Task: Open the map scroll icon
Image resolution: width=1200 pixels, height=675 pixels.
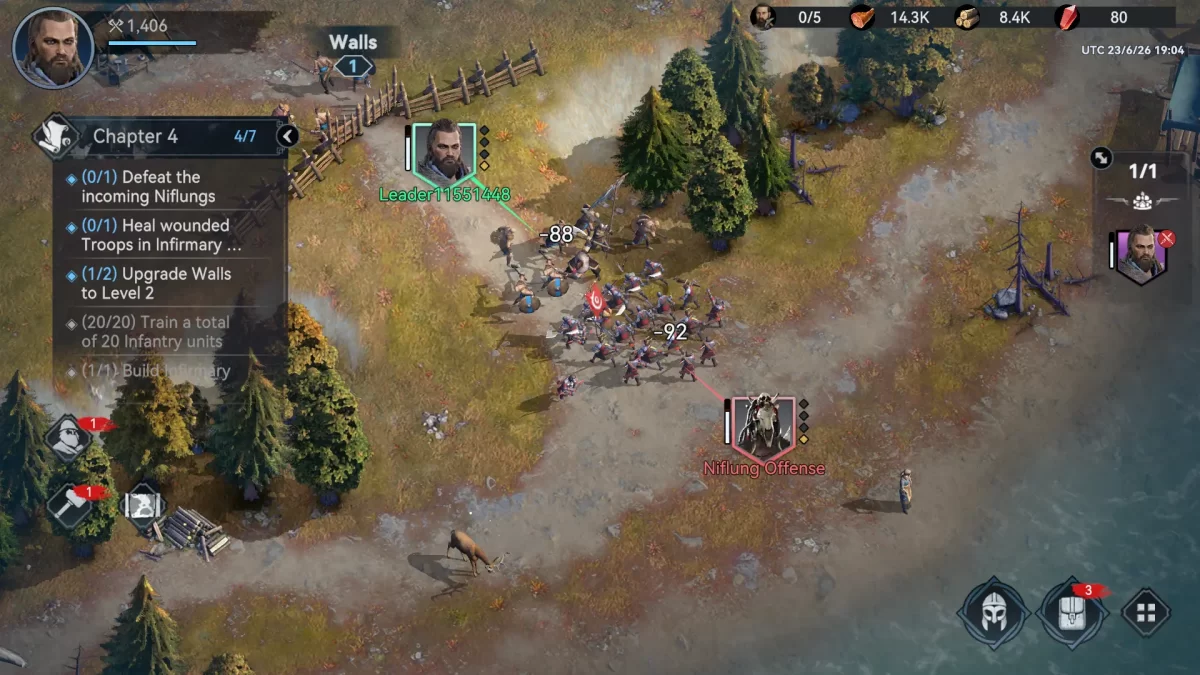Action: coord(143,504)
